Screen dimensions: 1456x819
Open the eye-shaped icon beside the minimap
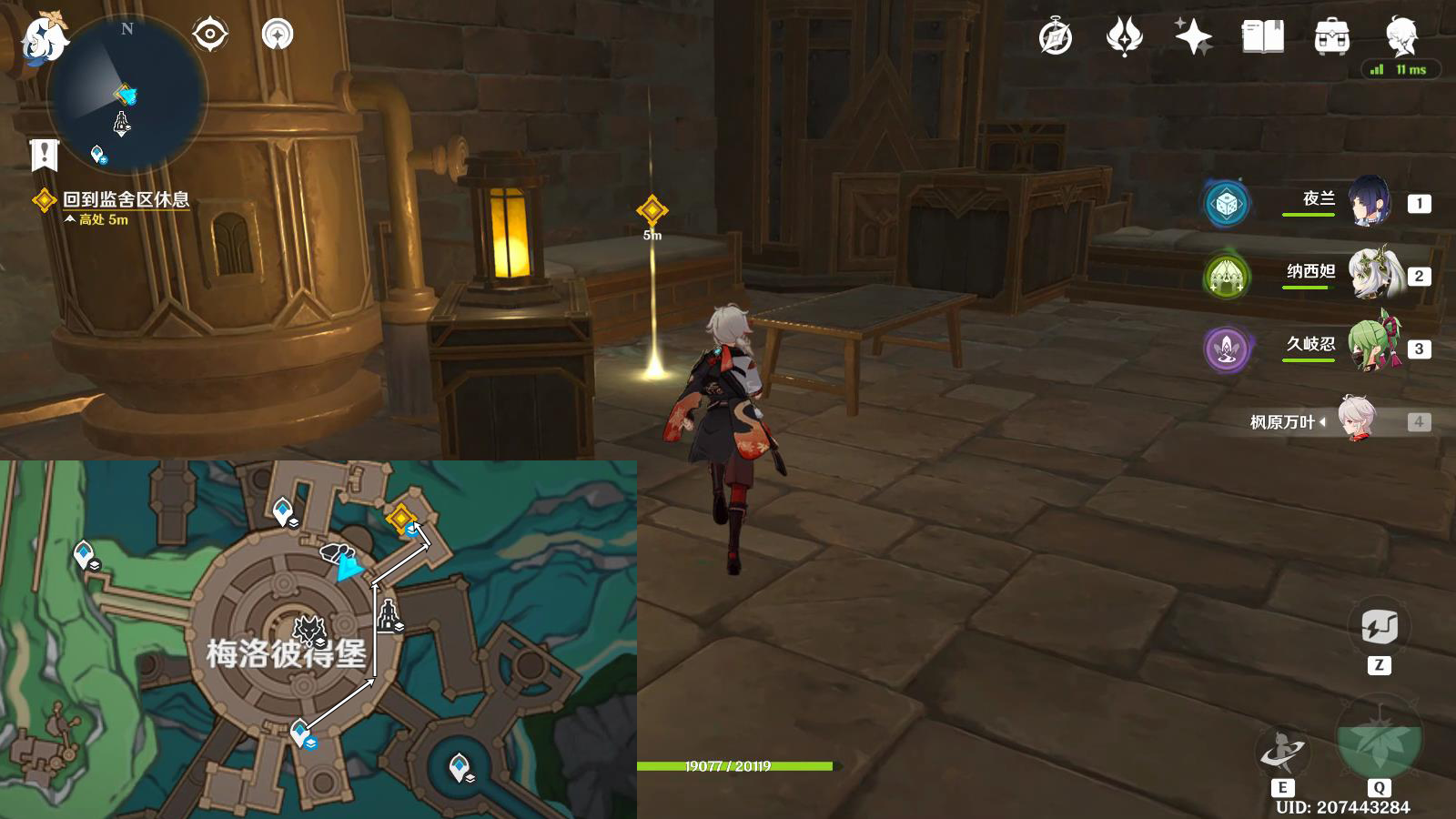(209, 35)
